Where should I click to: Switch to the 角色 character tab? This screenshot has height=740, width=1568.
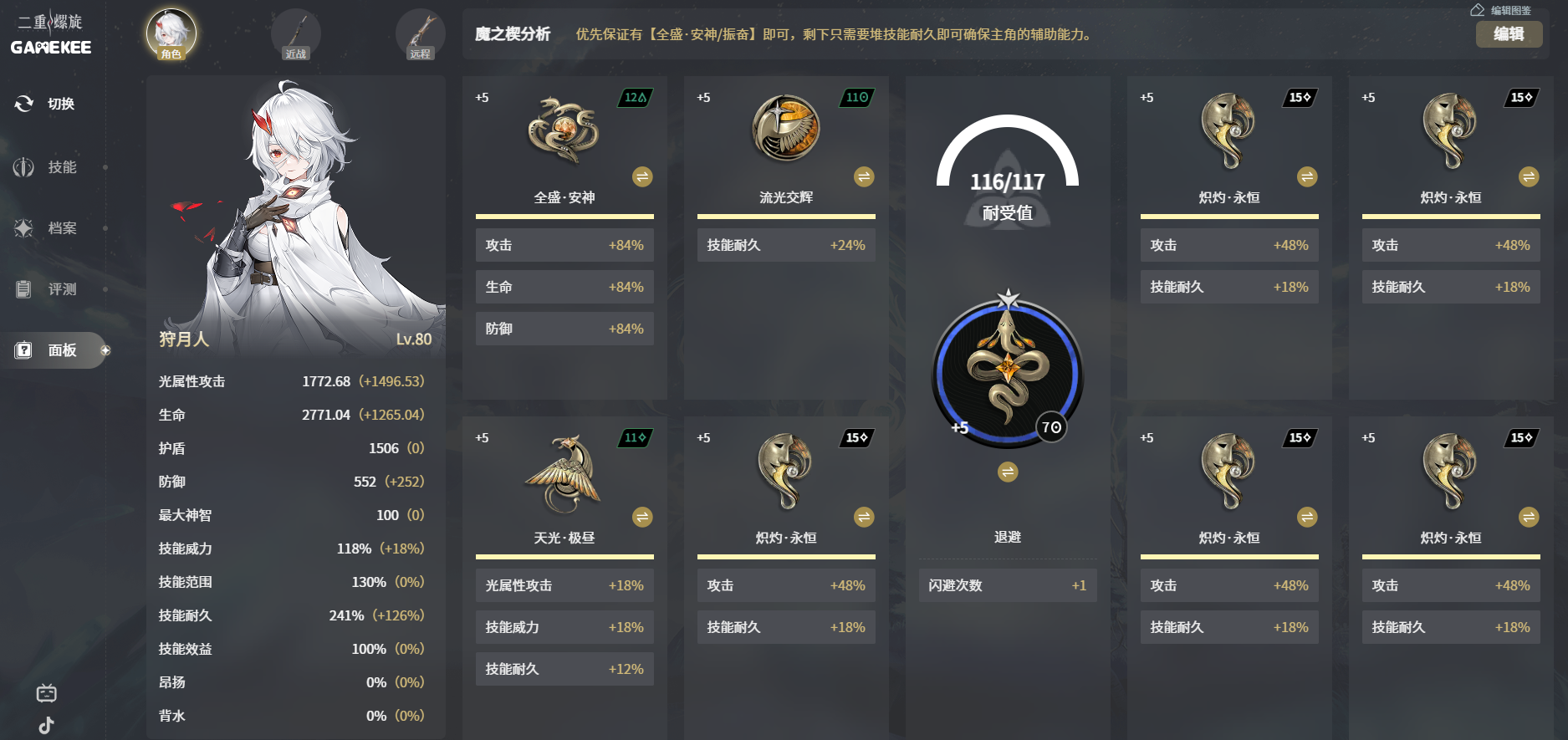click(171, 34)
